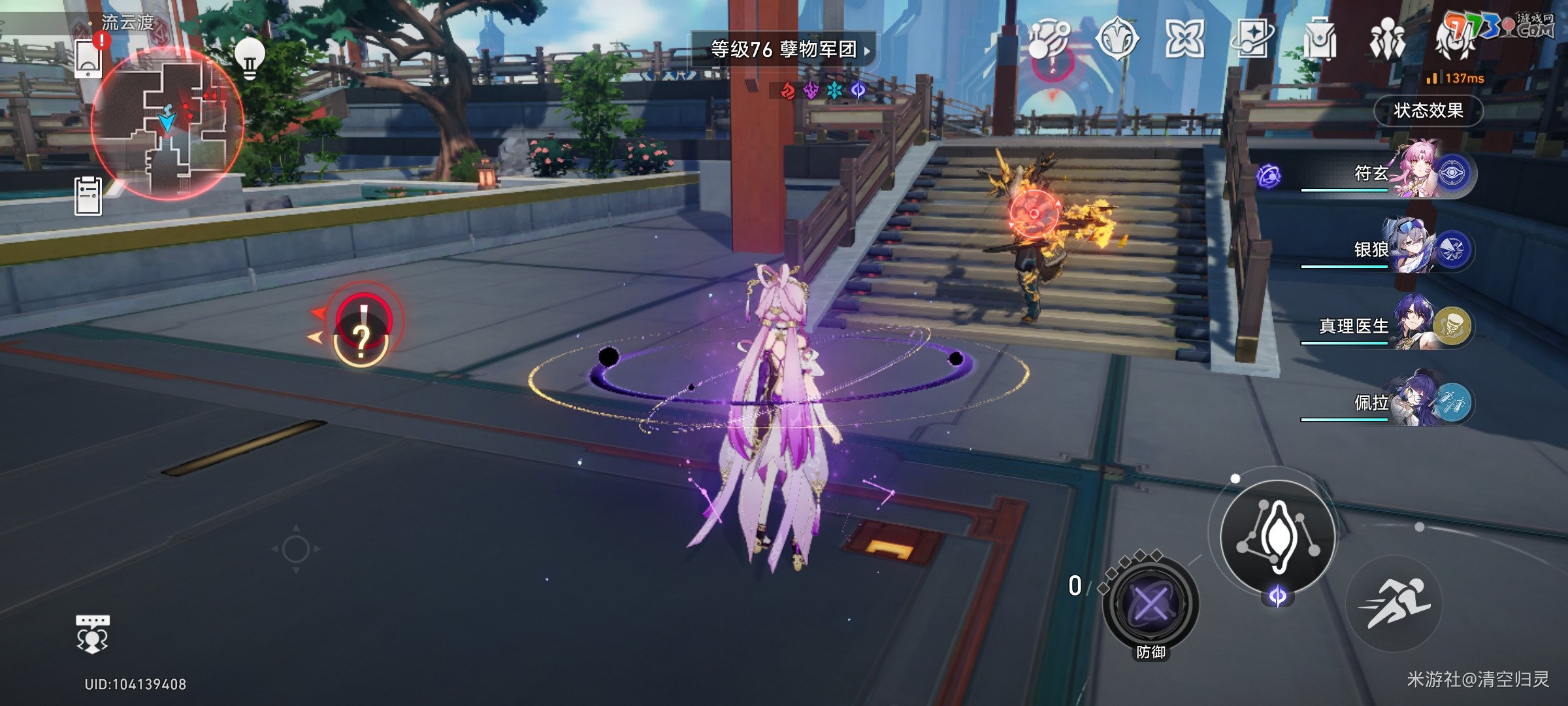
Task: Switch to party member 符玄
Action: [1411, 173]
